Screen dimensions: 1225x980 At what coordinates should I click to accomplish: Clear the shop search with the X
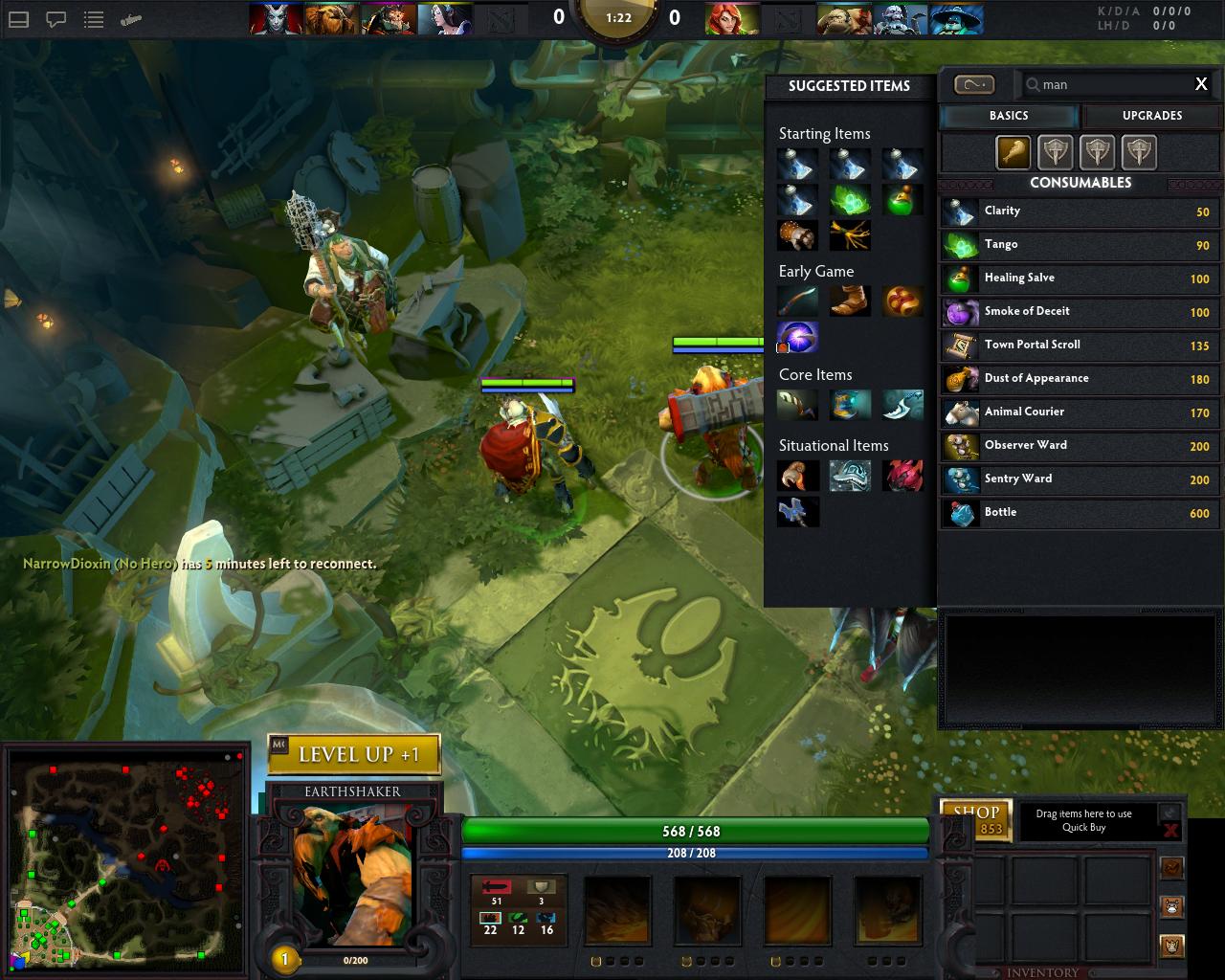pyautogui.click(x=1201, y=84)
